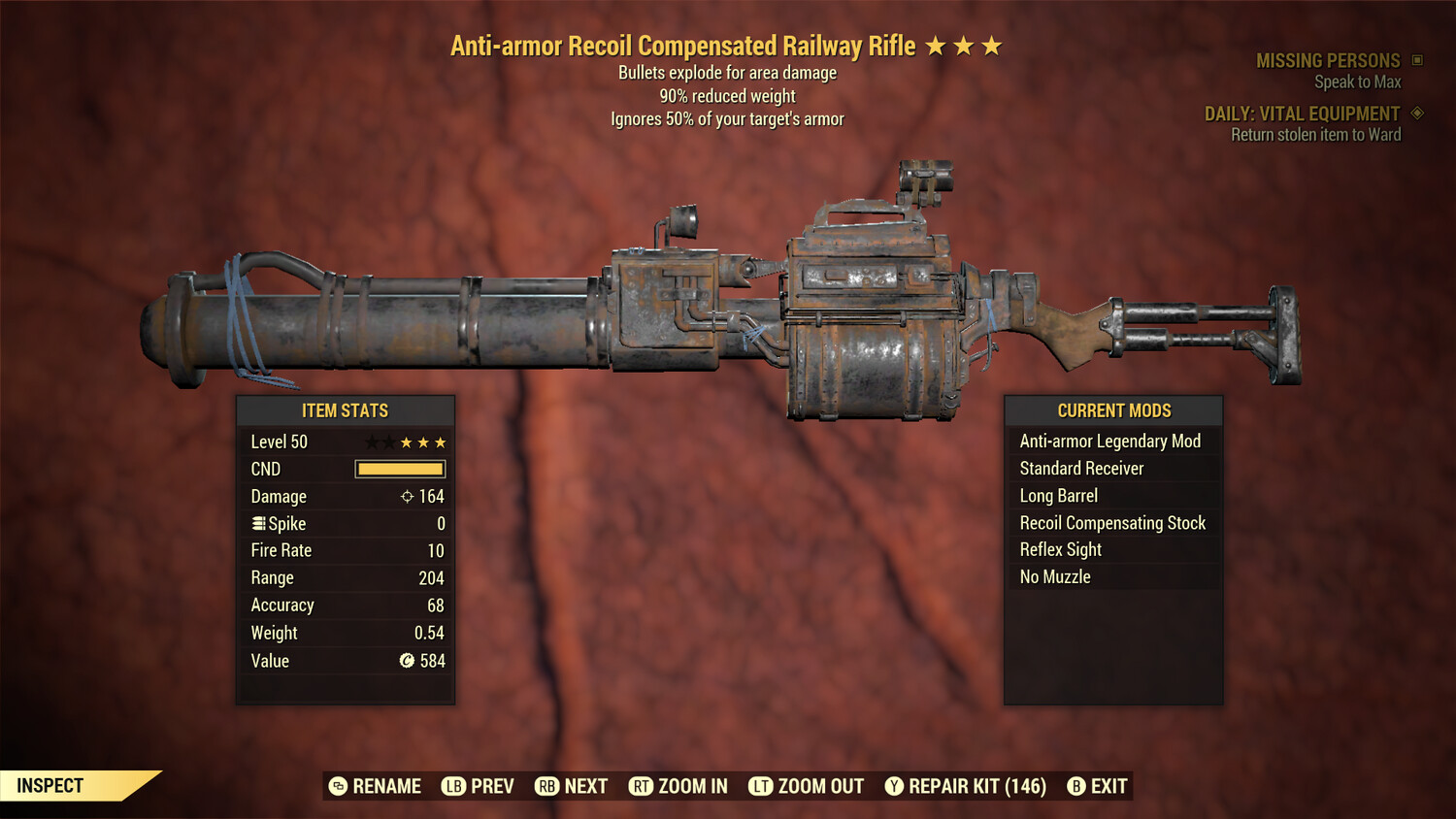Click the CND condition bar
The width and height of the screenshot is (1456, 819).
pyautogui.click(x=400, y=469)
